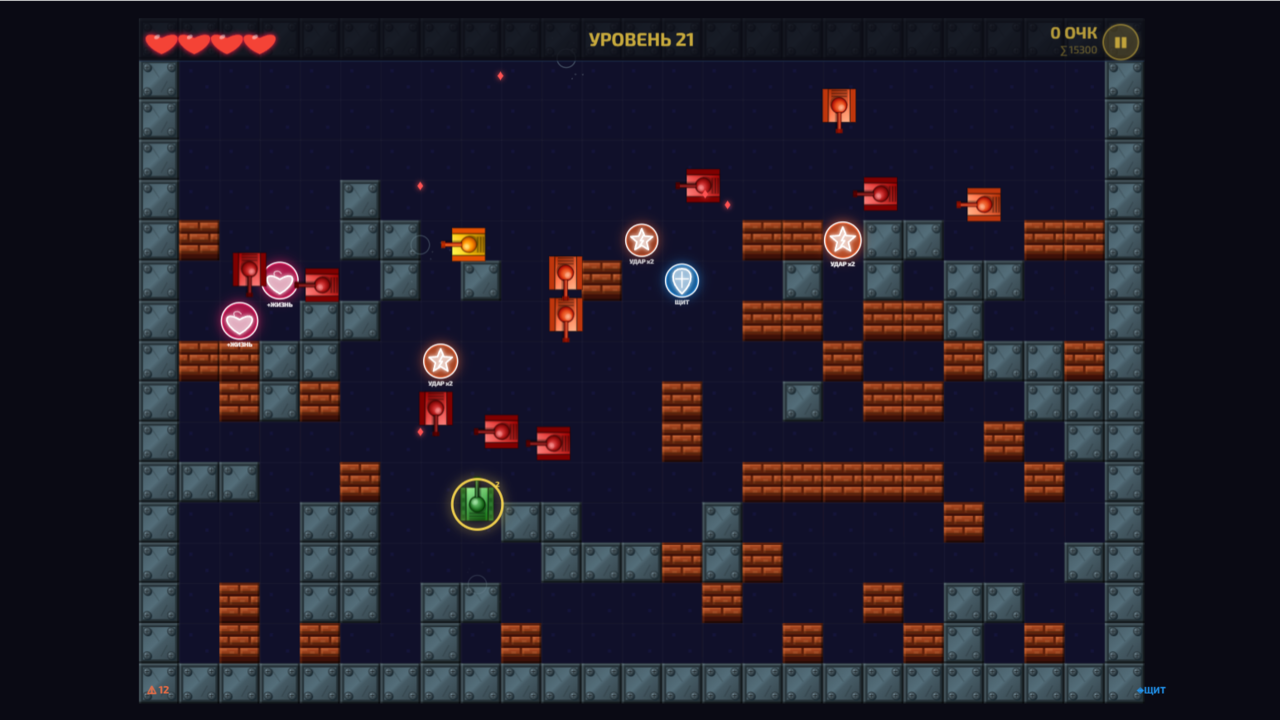
Task: Click the УРОВЕНЬ 21 level title
Action: click(x=640, y=38)
